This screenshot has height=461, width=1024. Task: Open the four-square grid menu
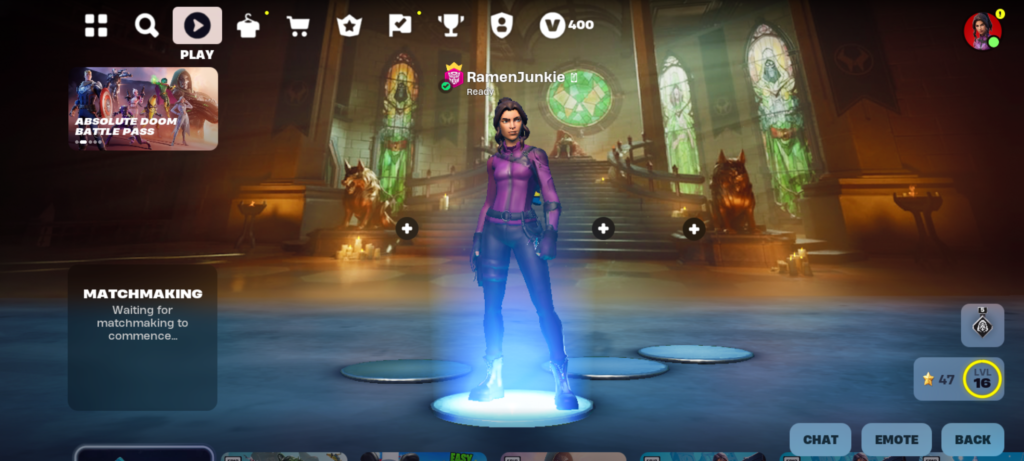coord(96,26)
